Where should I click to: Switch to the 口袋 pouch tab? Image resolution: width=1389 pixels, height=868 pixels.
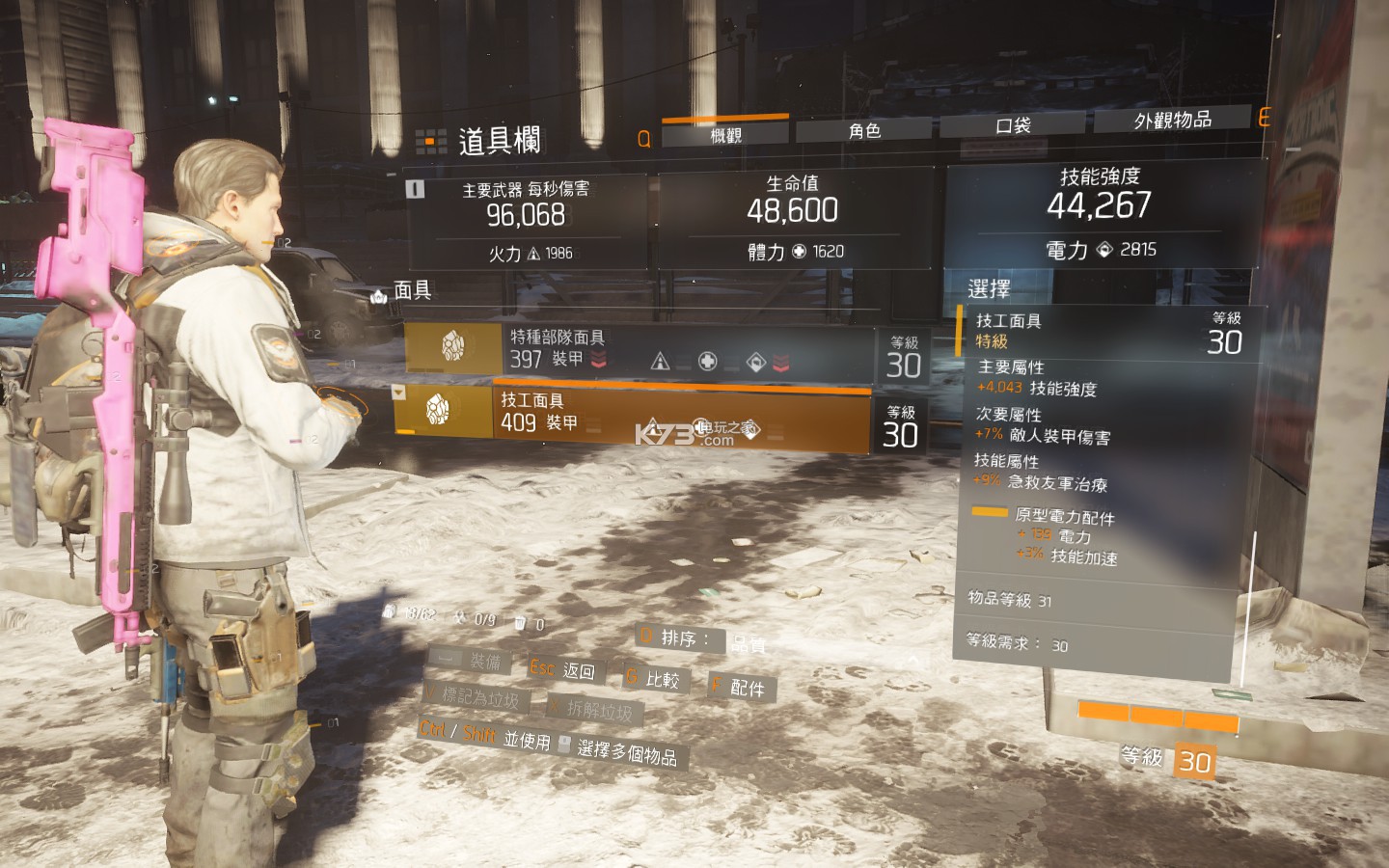coord(1013,125)
